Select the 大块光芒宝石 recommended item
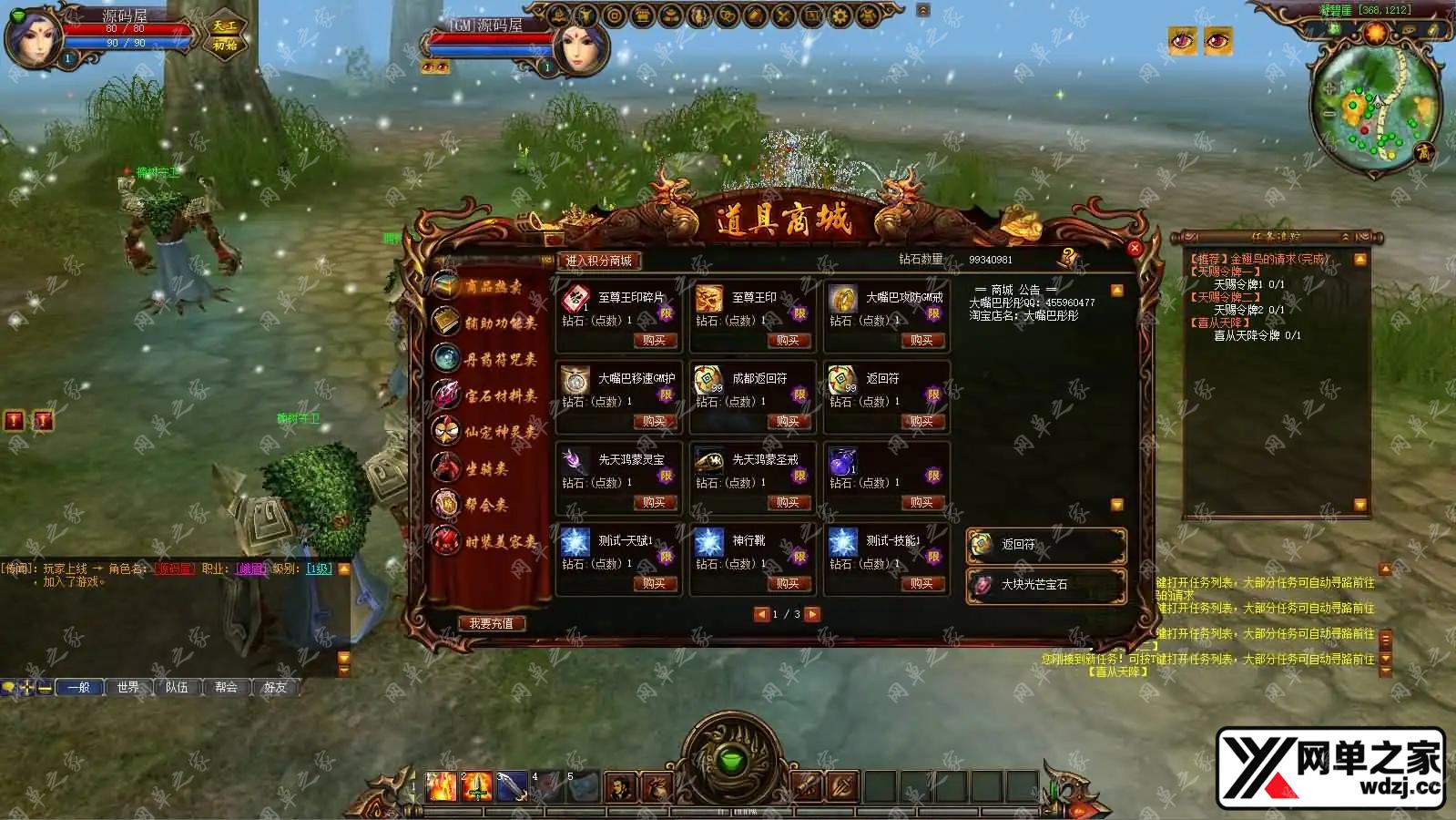This screenshot has width=1456, height=820. [1045, 585]
